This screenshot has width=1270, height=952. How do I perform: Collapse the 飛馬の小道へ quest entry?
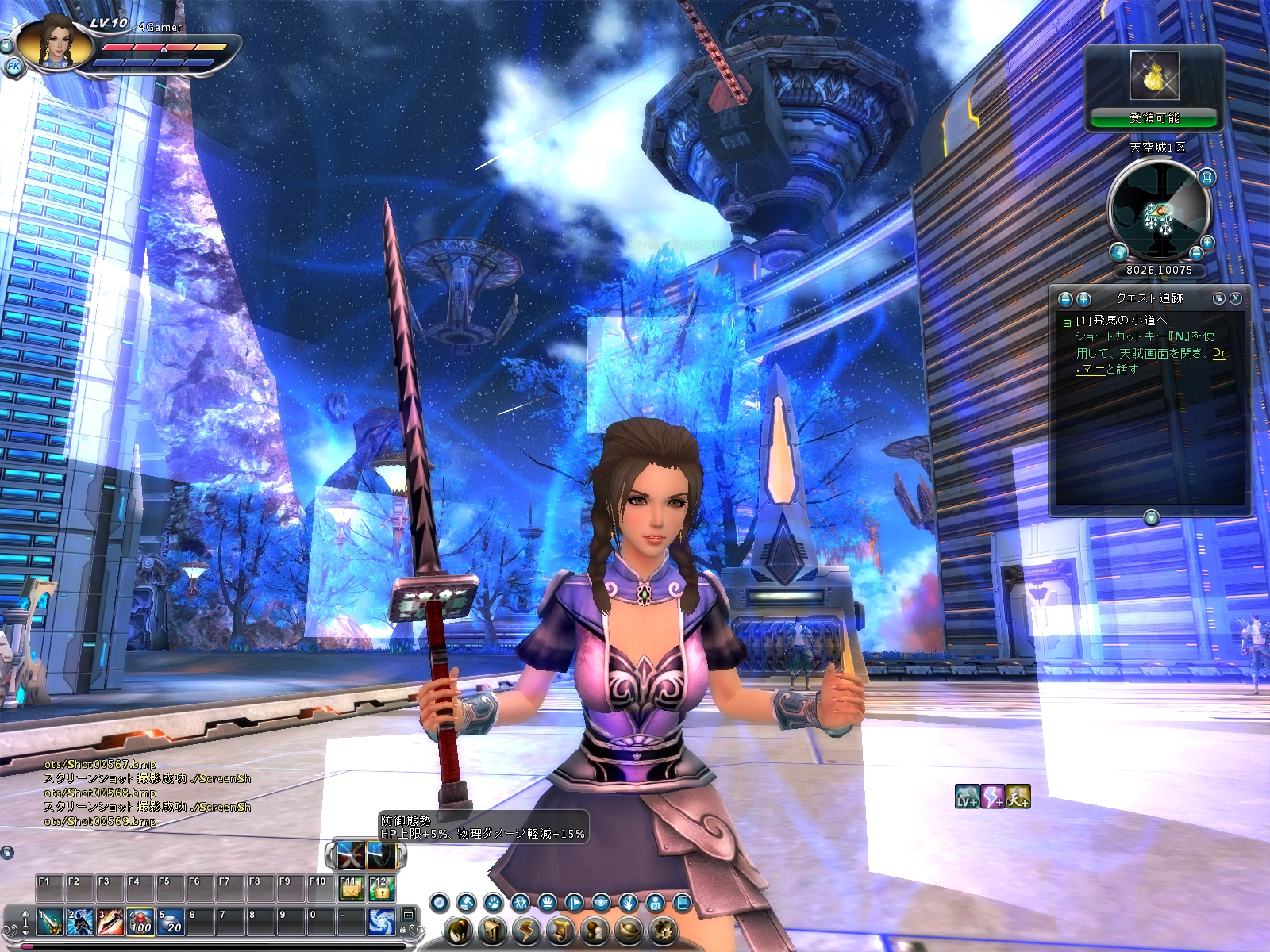click(x=1067, y=322)
